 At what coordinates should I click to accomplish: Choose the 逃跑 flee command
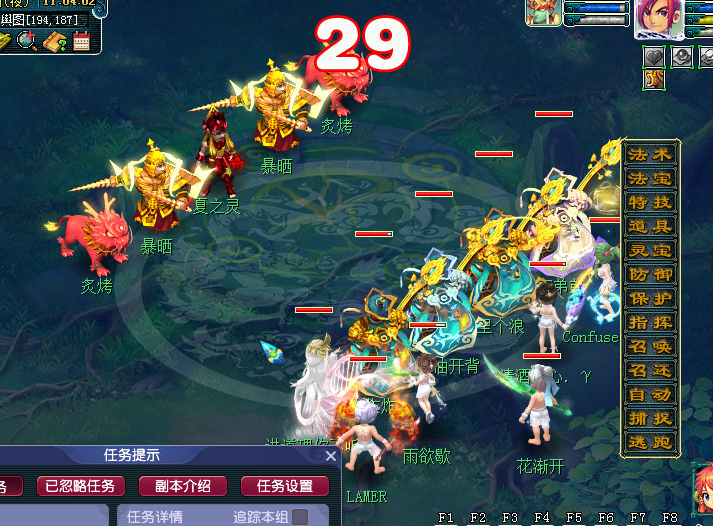tap(650, 443)
